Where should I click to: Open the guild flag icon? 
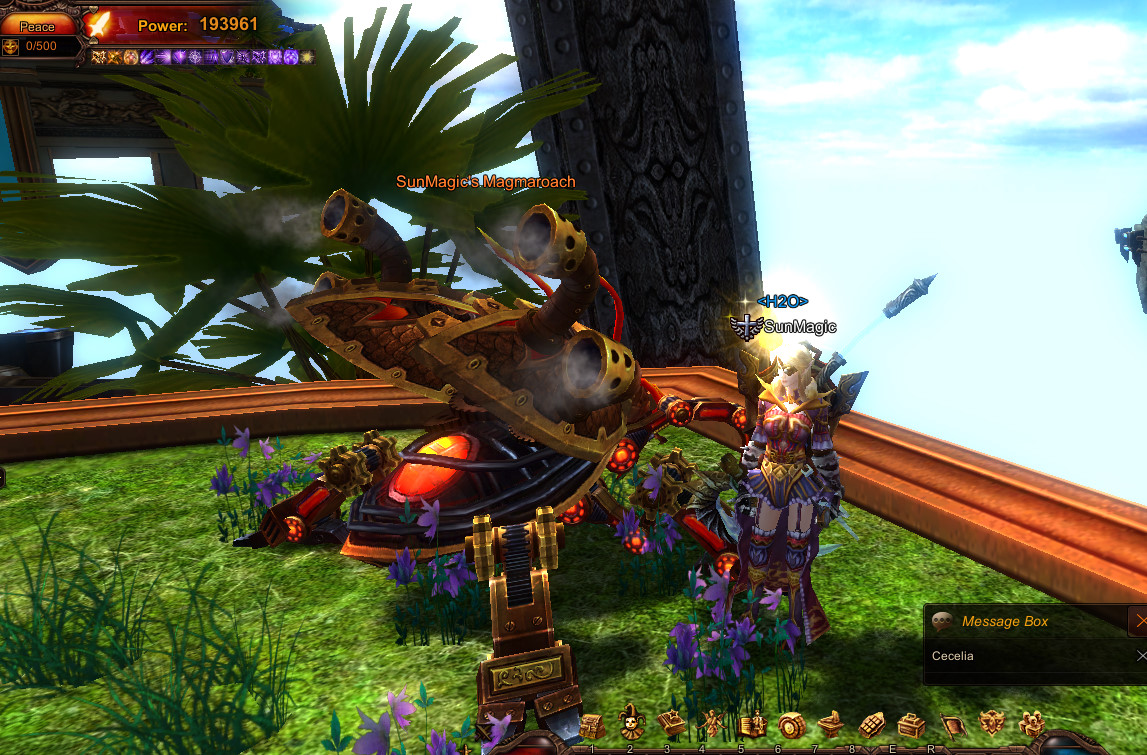coord(951,724)
